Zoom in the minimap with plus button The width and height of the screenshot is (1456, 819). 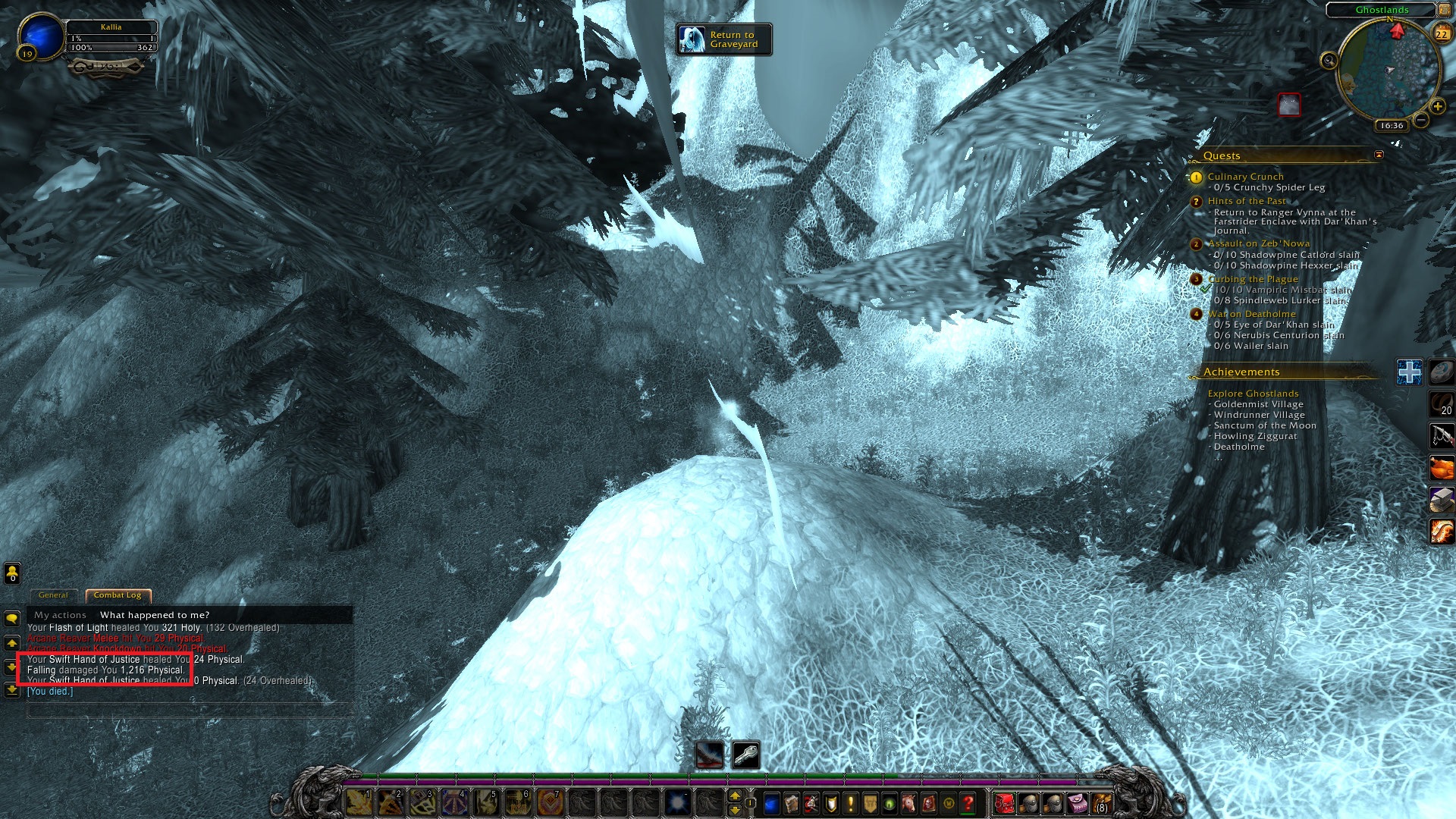coord(1437,106)
